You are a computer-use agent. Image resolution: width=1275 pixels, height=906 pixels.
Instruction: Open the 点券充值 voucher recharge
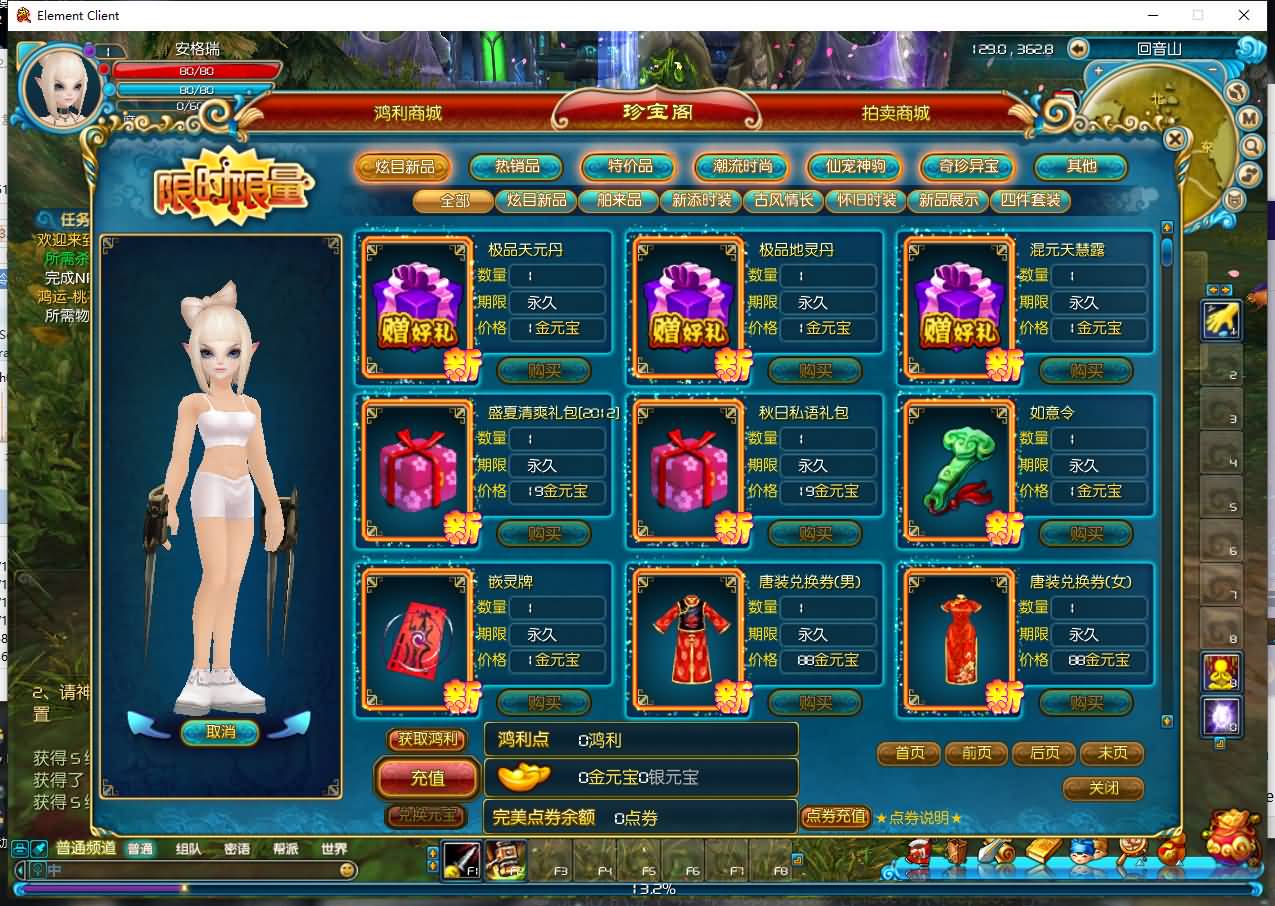[835, 817]
